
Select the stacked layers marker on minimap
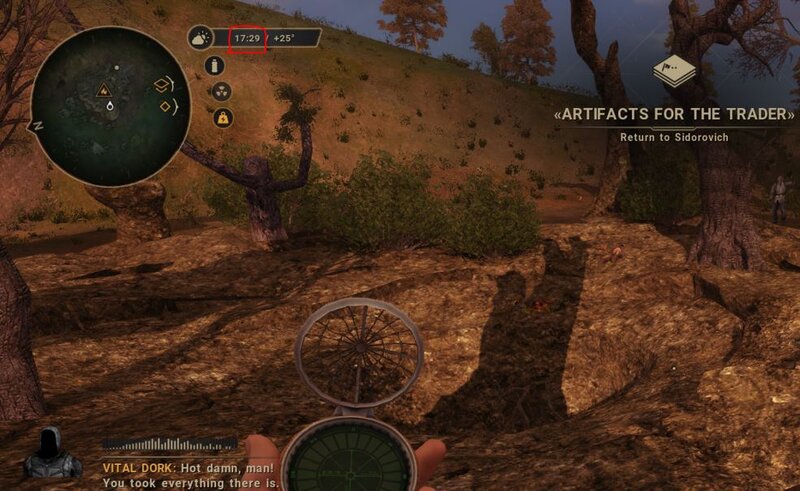click(162, 86)
